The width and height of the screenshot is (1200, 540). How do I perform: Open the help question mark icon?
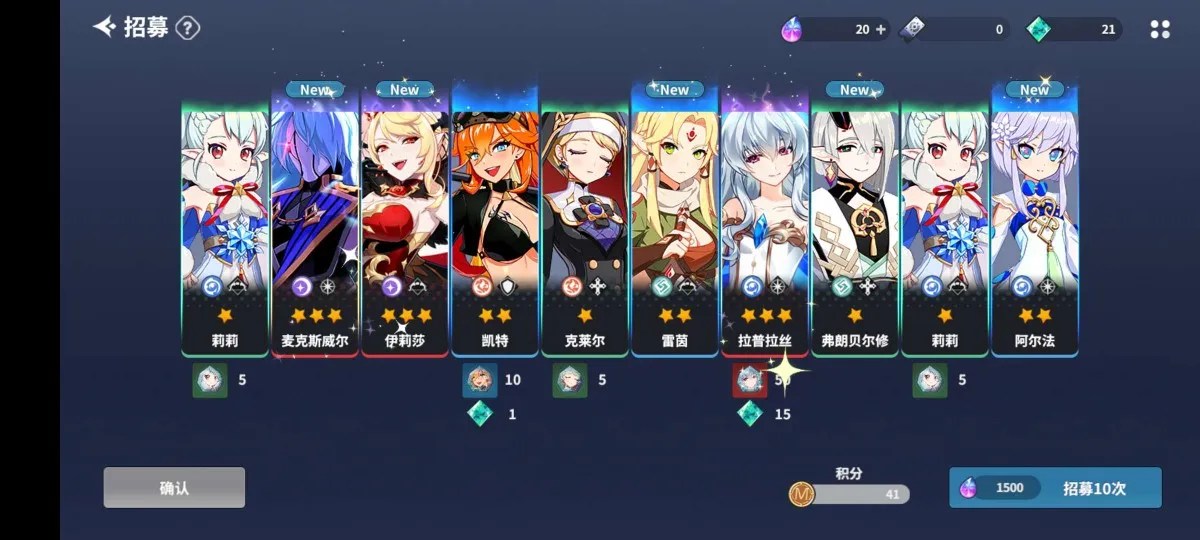[187, 28]
